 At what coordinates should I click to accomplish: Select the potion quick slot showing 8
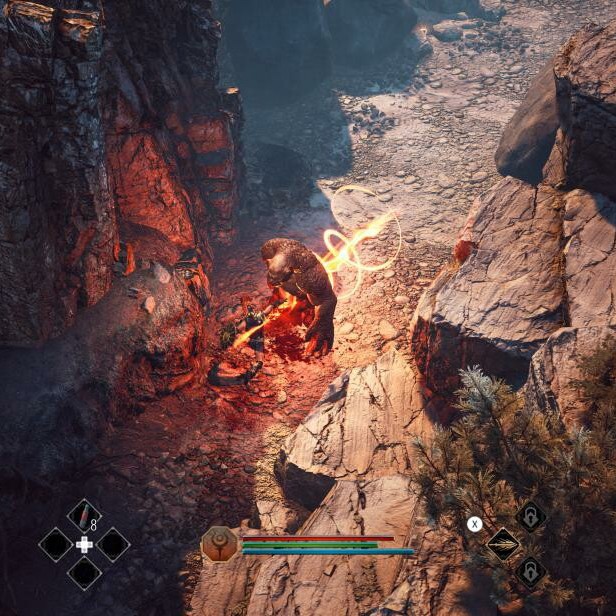point(84,516)
